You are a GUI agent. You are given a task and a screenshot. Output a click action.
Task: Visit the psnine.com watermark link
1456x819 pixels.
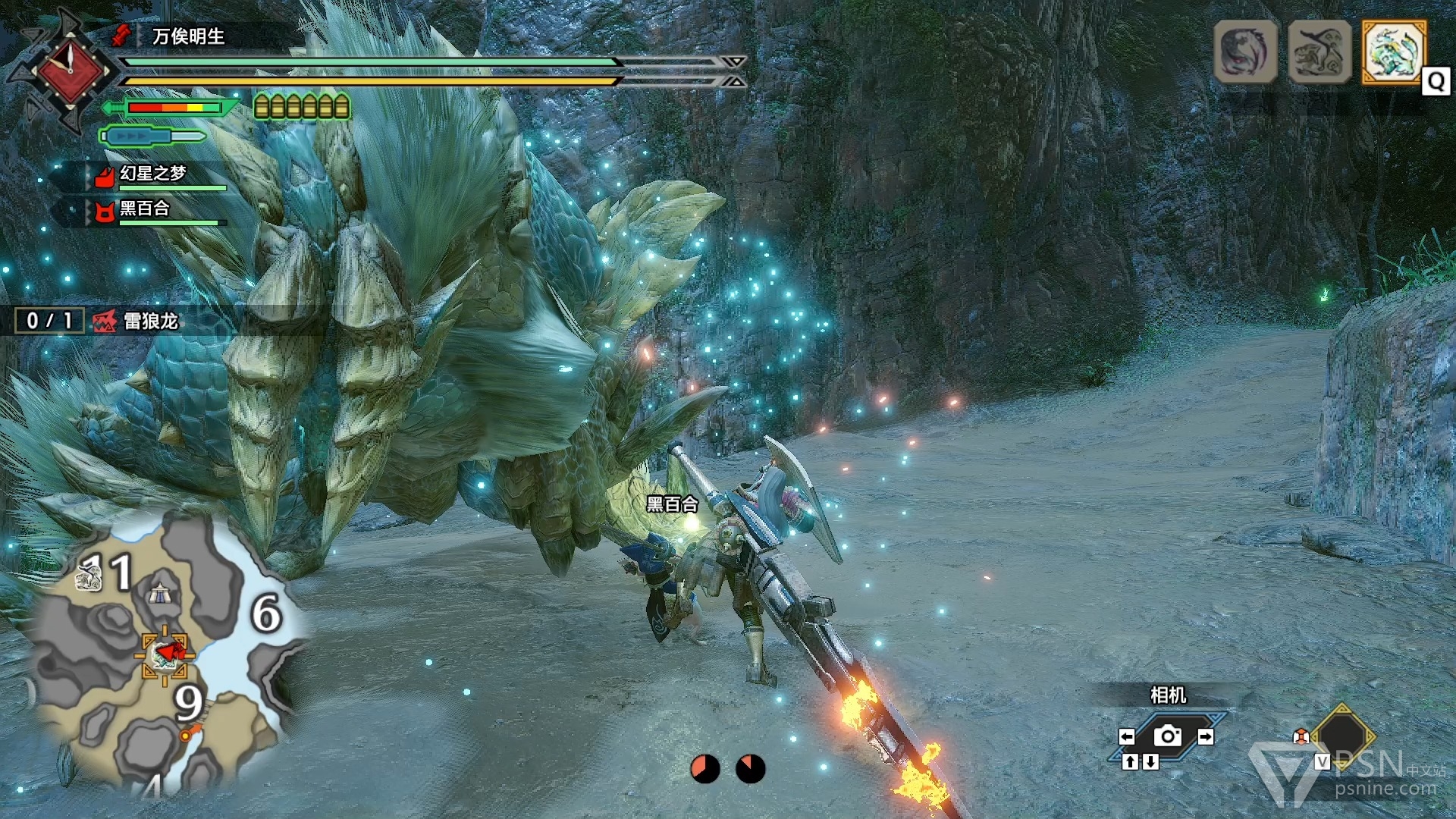coord(1385,789)
